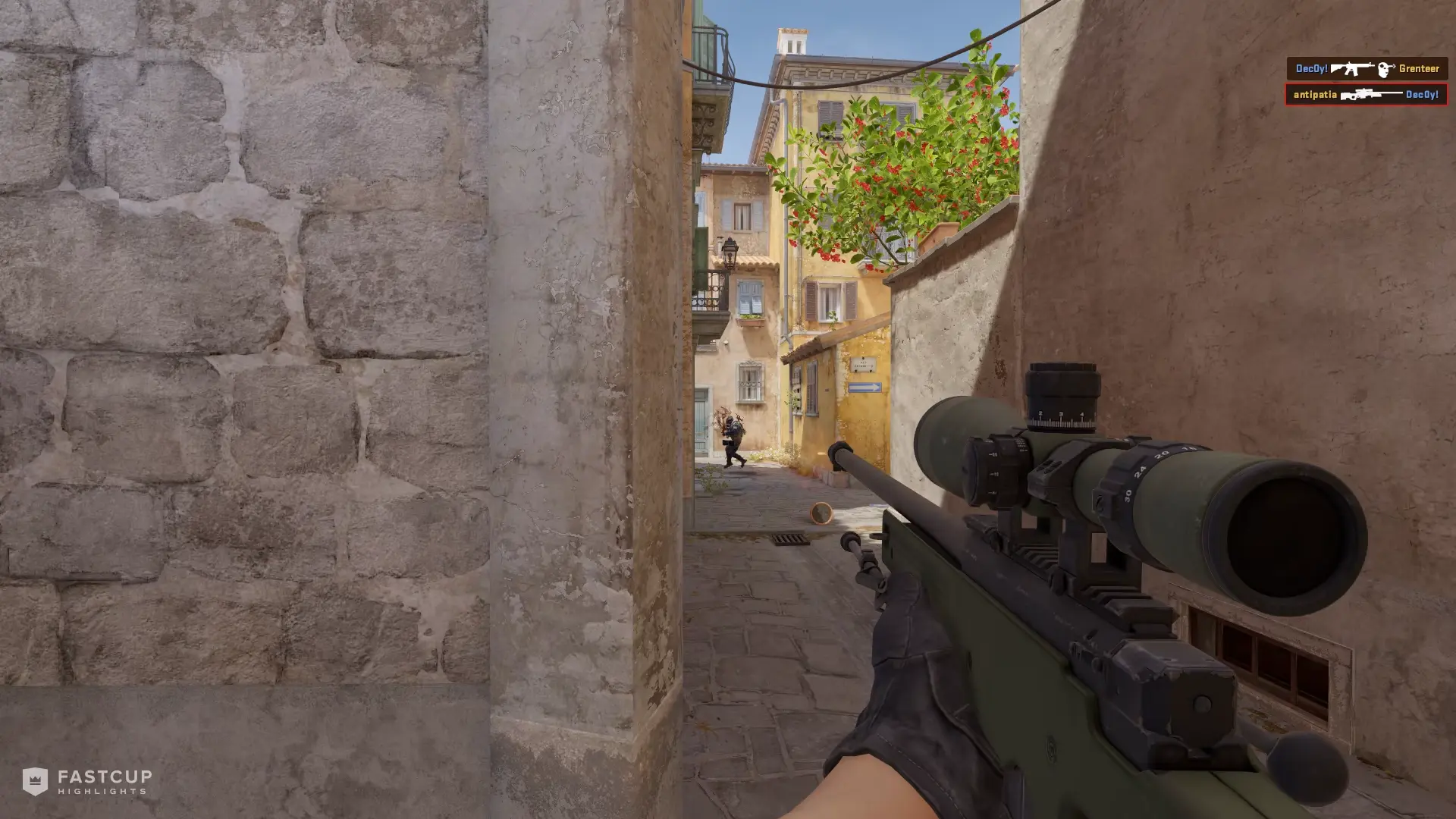Screen dimensions: 1456x819
Task: Click the AWP sniper icon in highlighted killfeed
Action: point(1373,96)
